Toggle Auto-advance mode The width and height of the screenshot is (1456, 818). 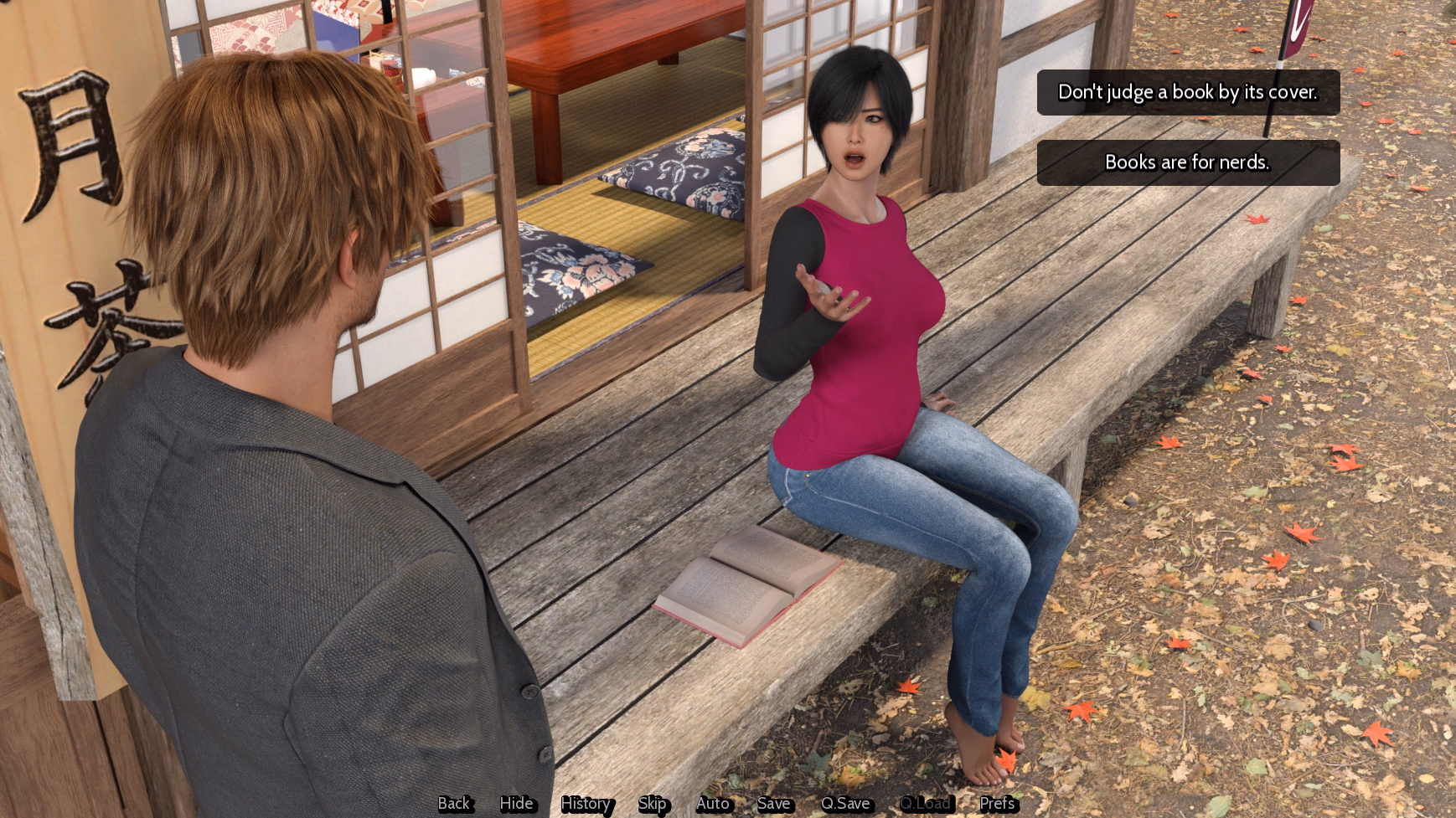click(x=713, y=804)
